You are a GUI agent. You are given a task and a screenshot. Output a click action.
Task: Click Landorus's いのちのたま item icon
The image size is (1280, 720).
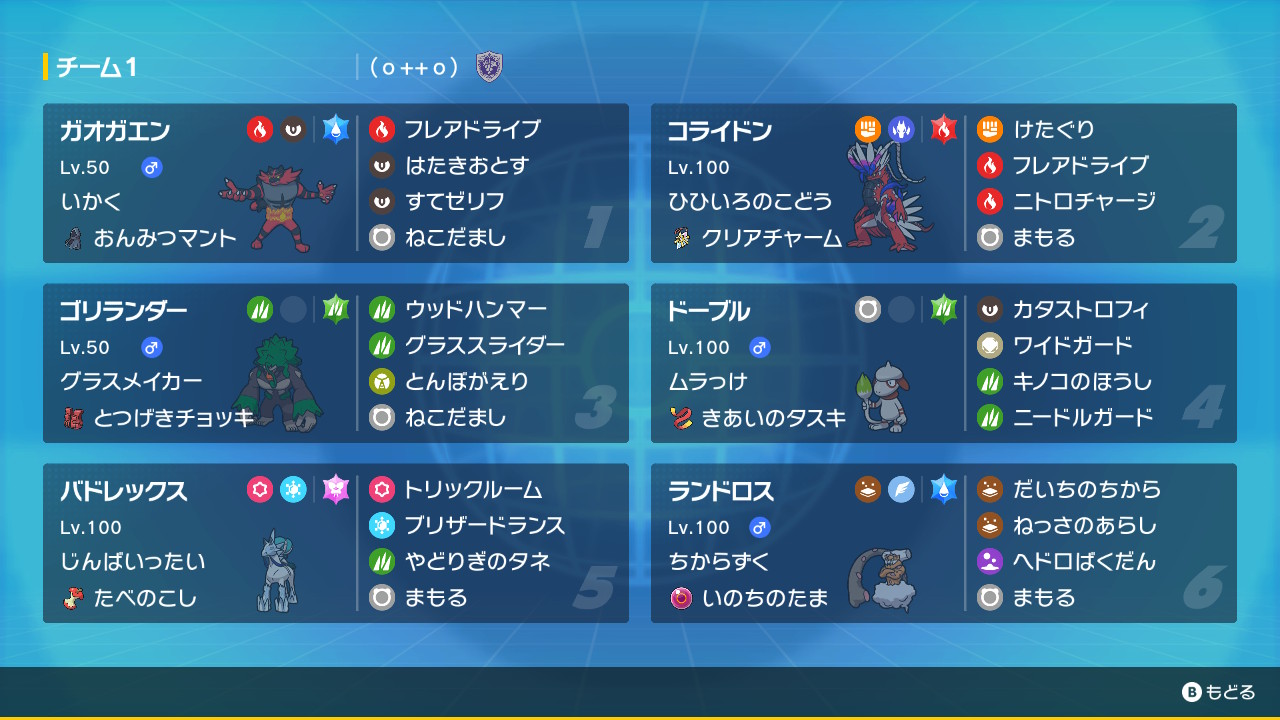coord(684,600)
